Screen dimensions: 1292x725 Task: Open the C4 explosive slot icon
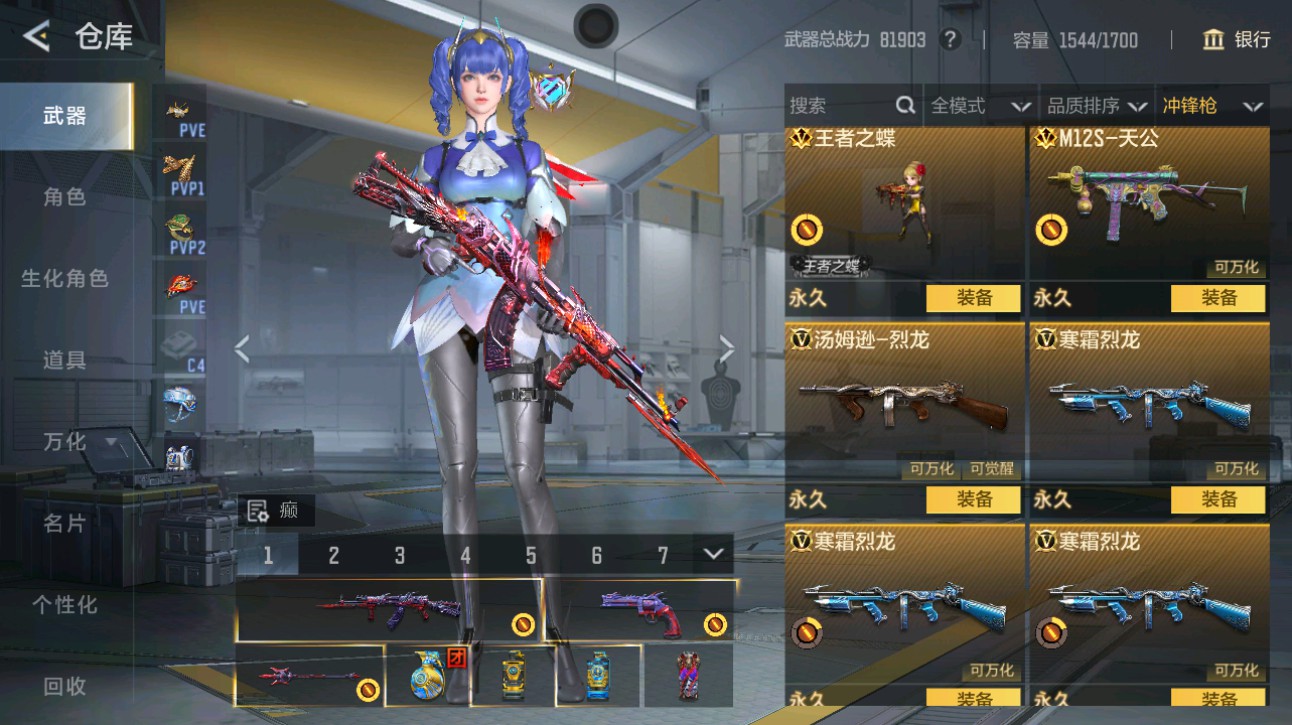click(x=178, y=345)
